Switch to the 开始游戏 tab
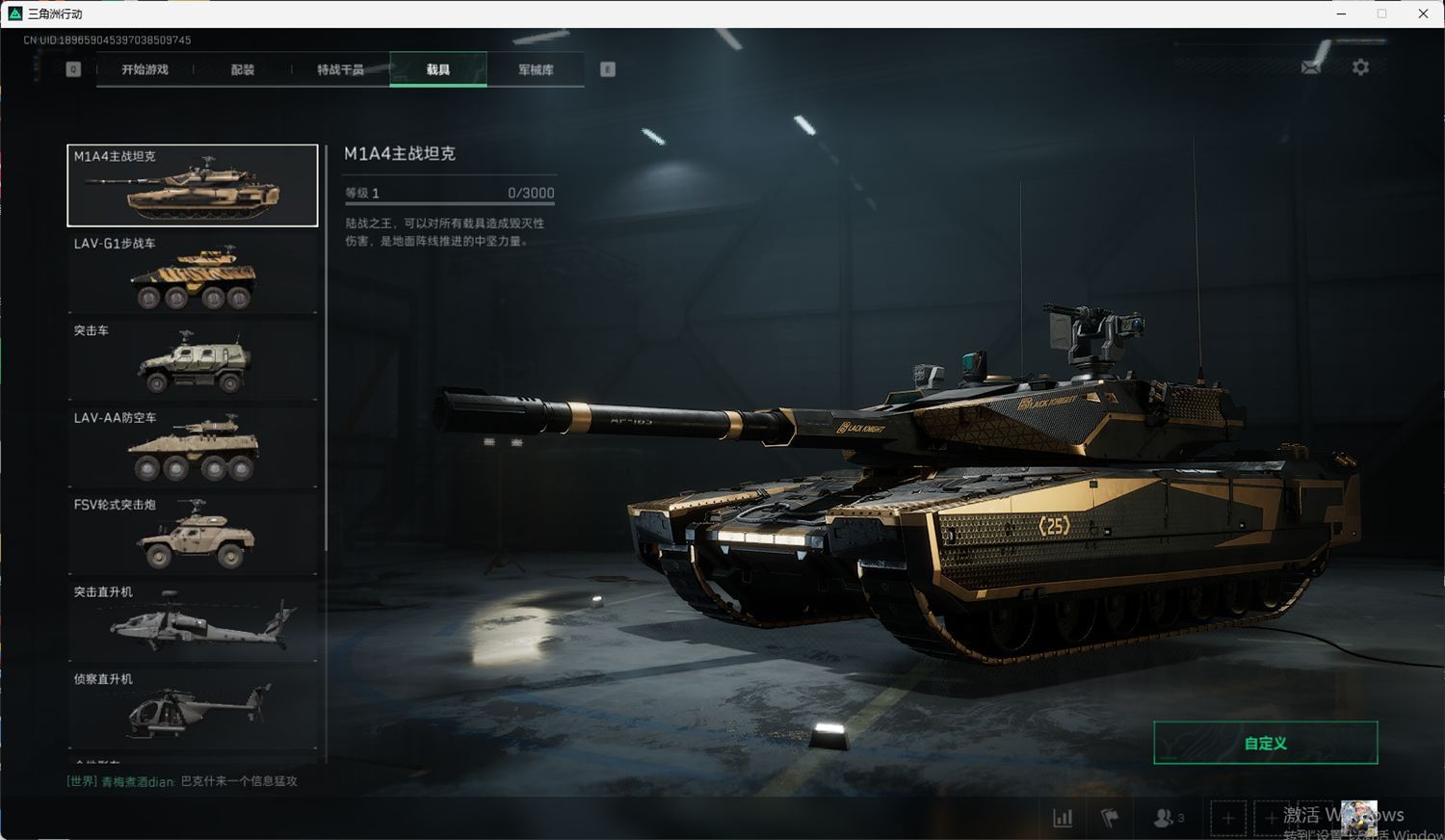This screenshot has height=840, width=1445. [x=144, y=69]
